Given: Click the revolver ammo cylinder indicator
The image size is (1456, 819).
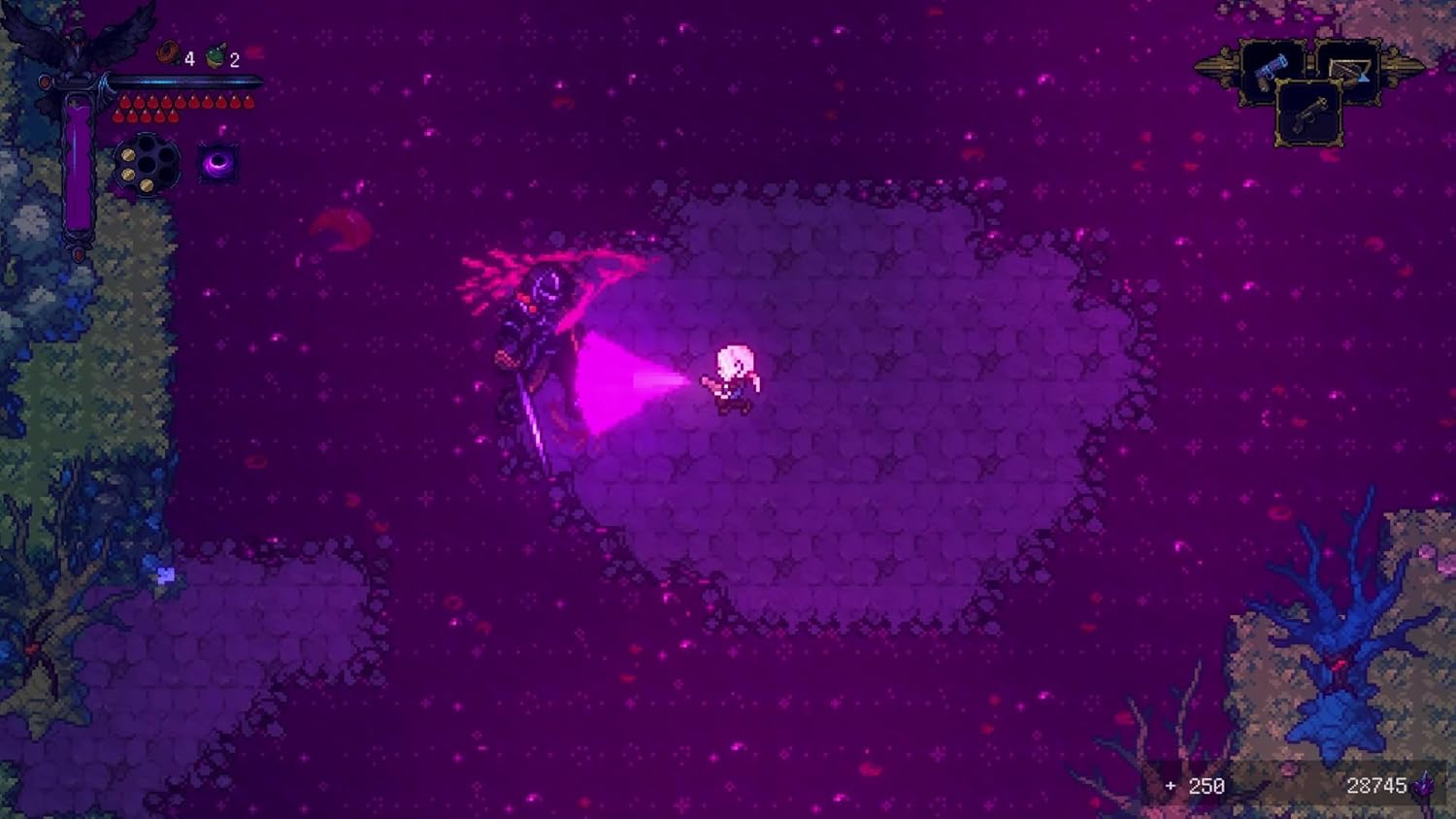Looking at the screenshot, I should [x=147, y=163].
